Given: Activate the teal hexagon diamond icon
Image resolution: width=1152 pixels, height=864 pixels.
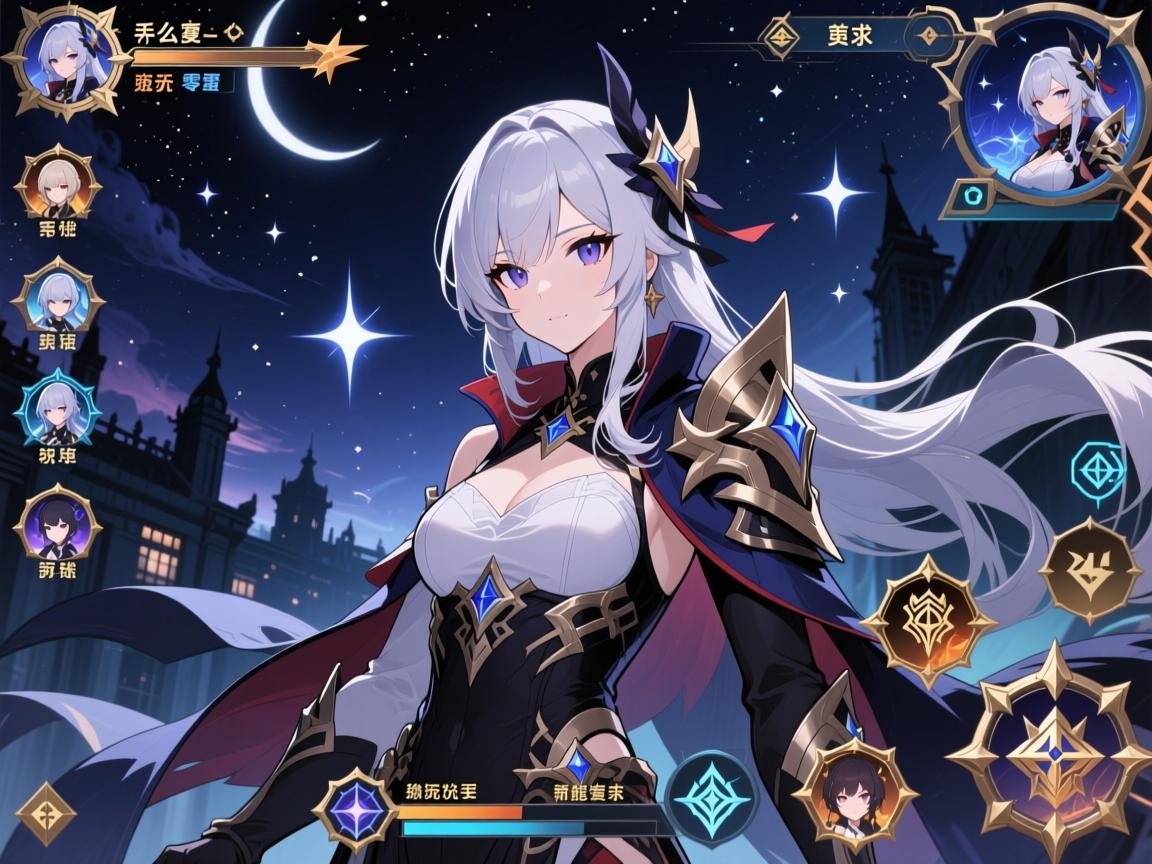Looking at the screenshot, I should (1098, 466).
